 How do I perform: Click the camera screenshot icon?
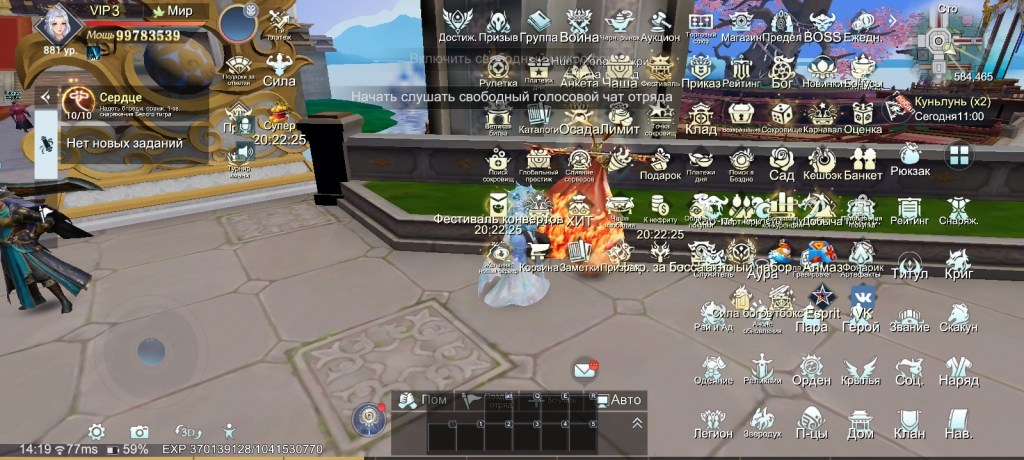140,431
